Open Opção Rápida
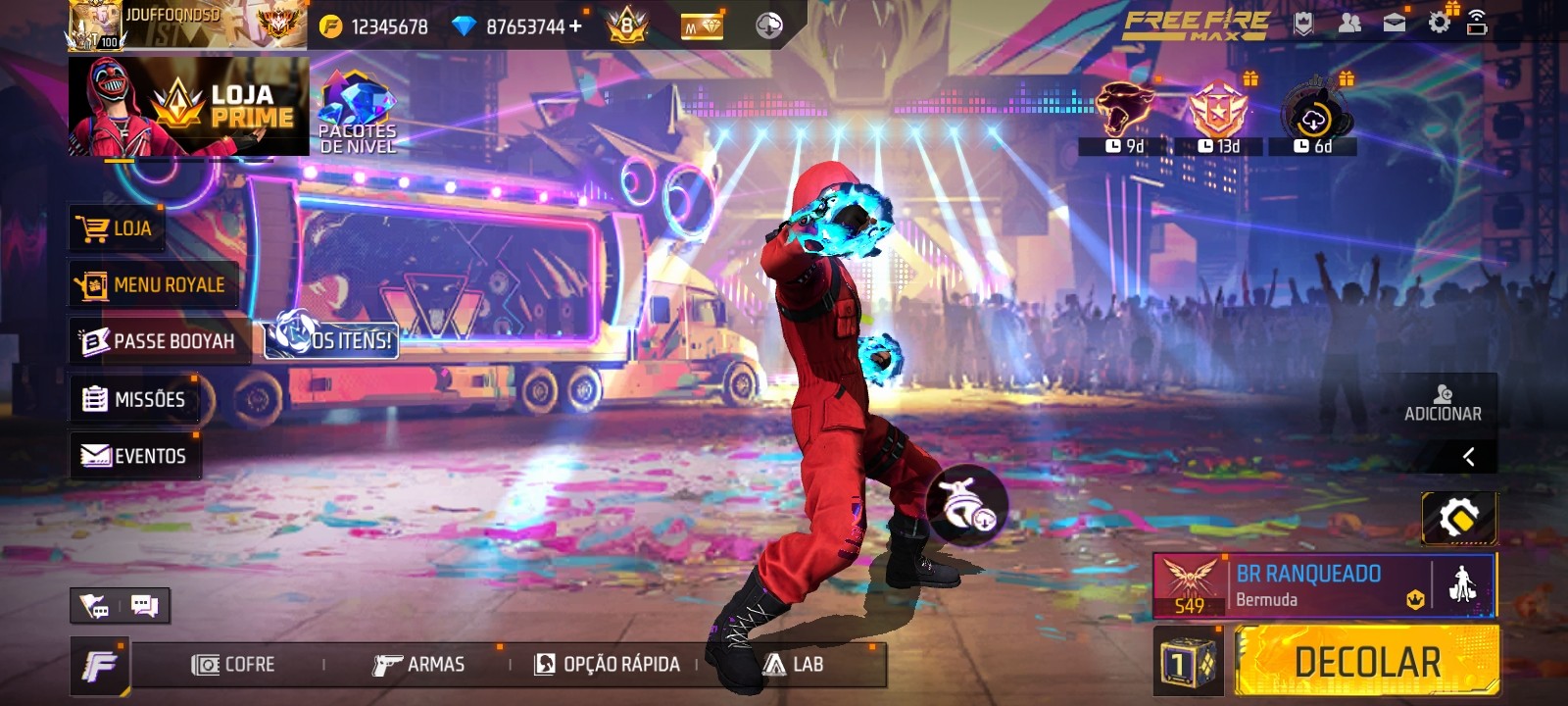Screen dimensions: 1568x706 coord(607,665)
